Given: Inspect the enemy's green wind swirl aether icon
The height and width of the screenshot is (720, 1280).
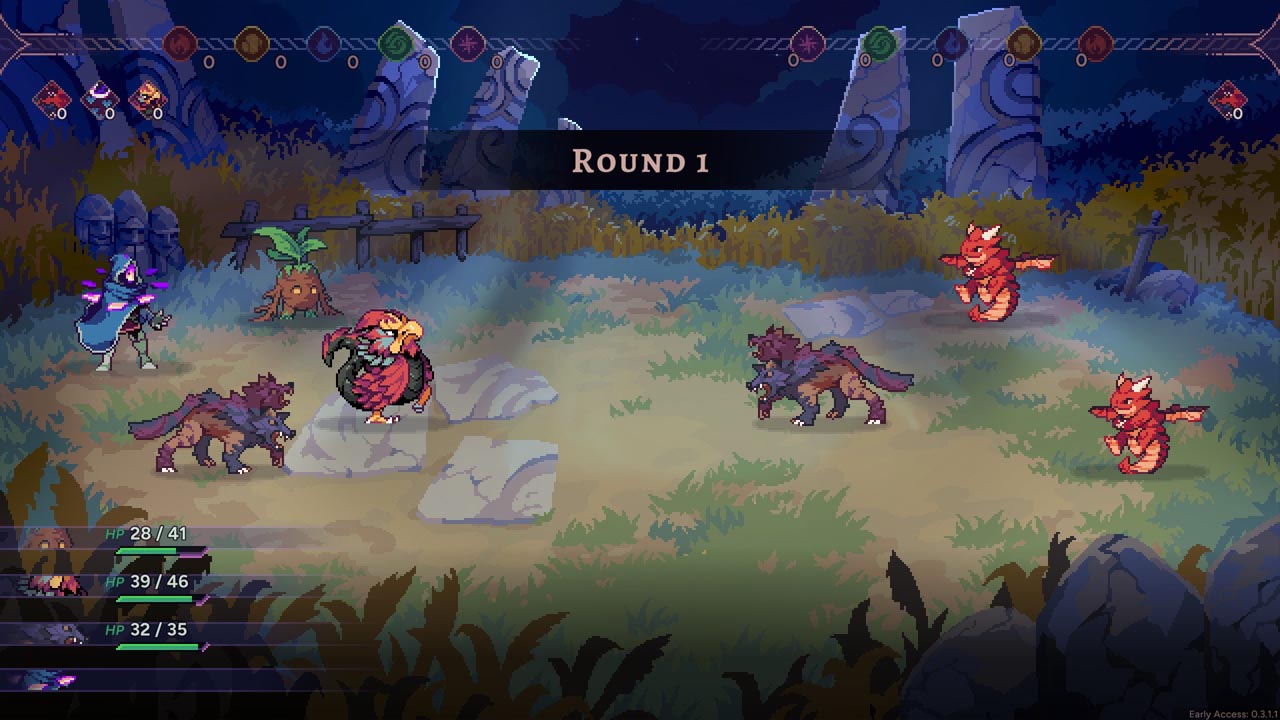Looking at the screenshot, I should 879,44.
